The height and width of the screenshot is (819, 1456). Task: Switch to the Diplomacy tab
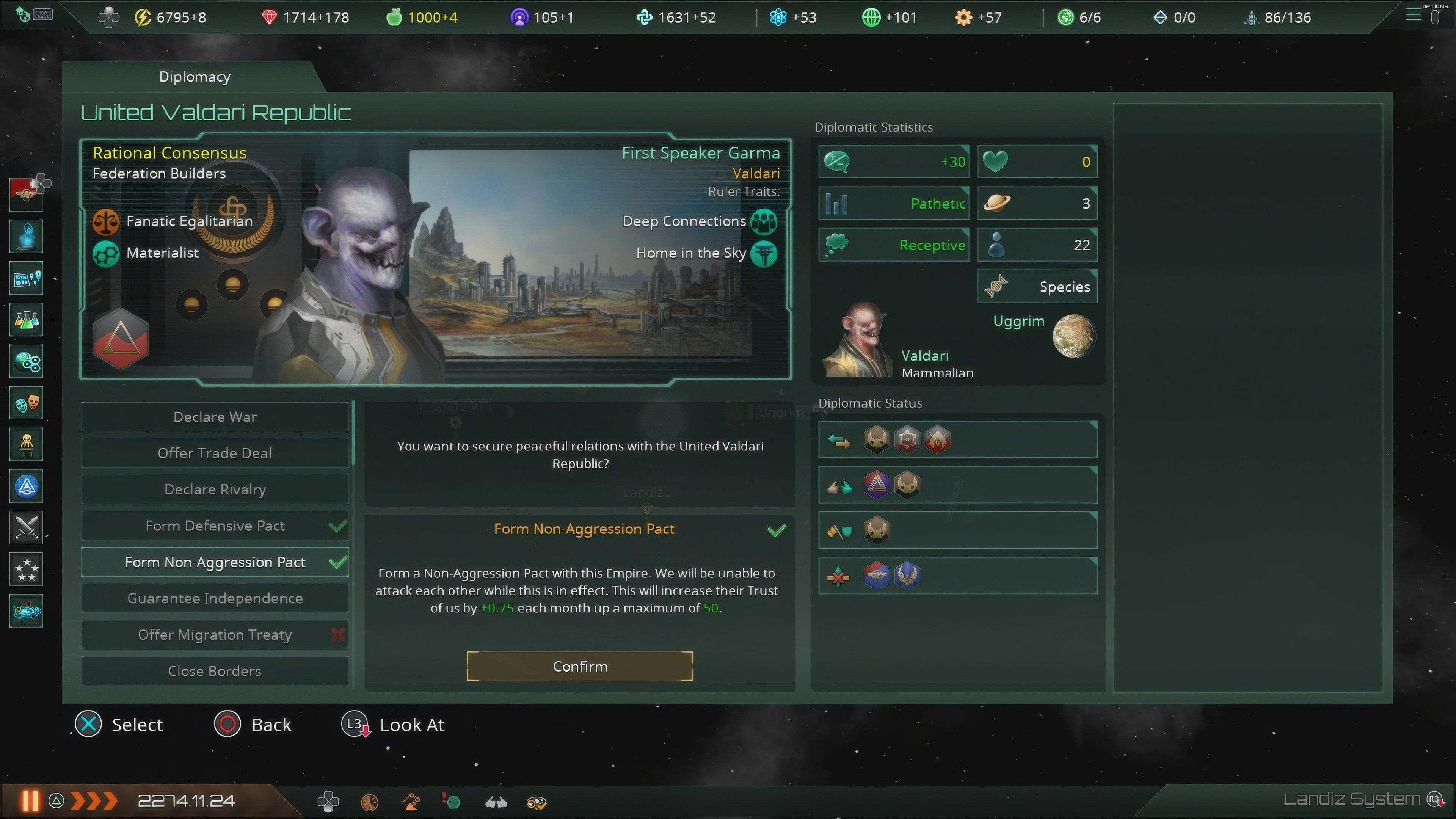194,76
